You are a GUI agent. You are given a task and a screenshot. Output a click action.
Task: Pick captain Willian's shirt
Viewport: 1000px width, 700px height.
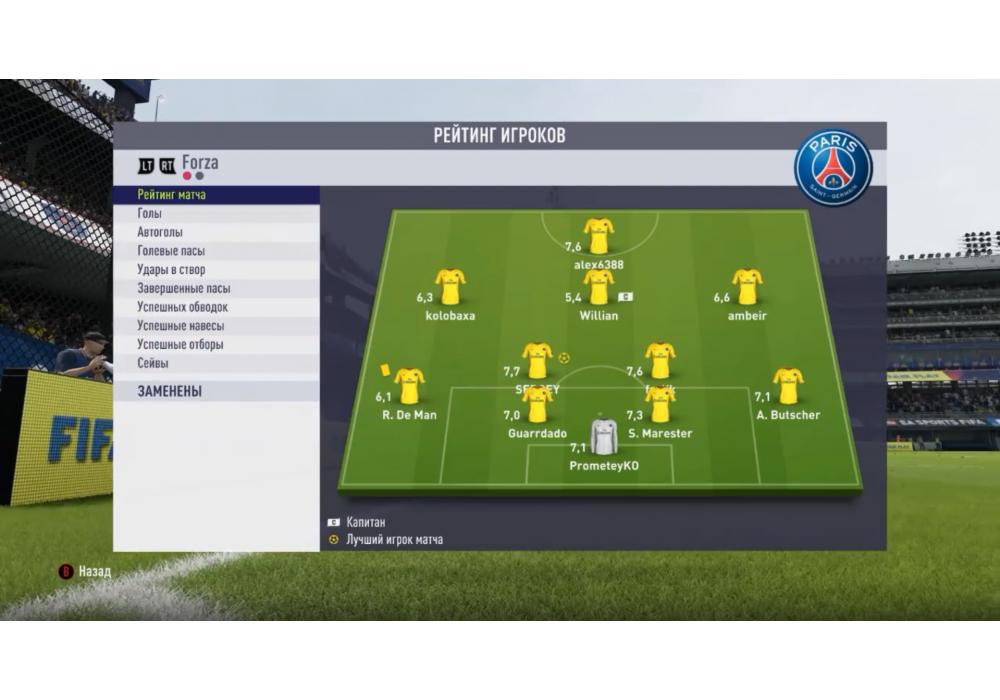[x=599, y=287]
